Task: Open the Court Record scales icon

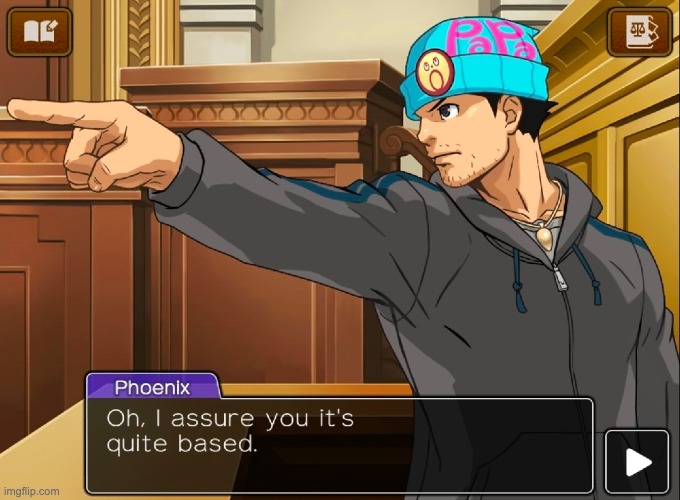Action: (x=639, y=31)
